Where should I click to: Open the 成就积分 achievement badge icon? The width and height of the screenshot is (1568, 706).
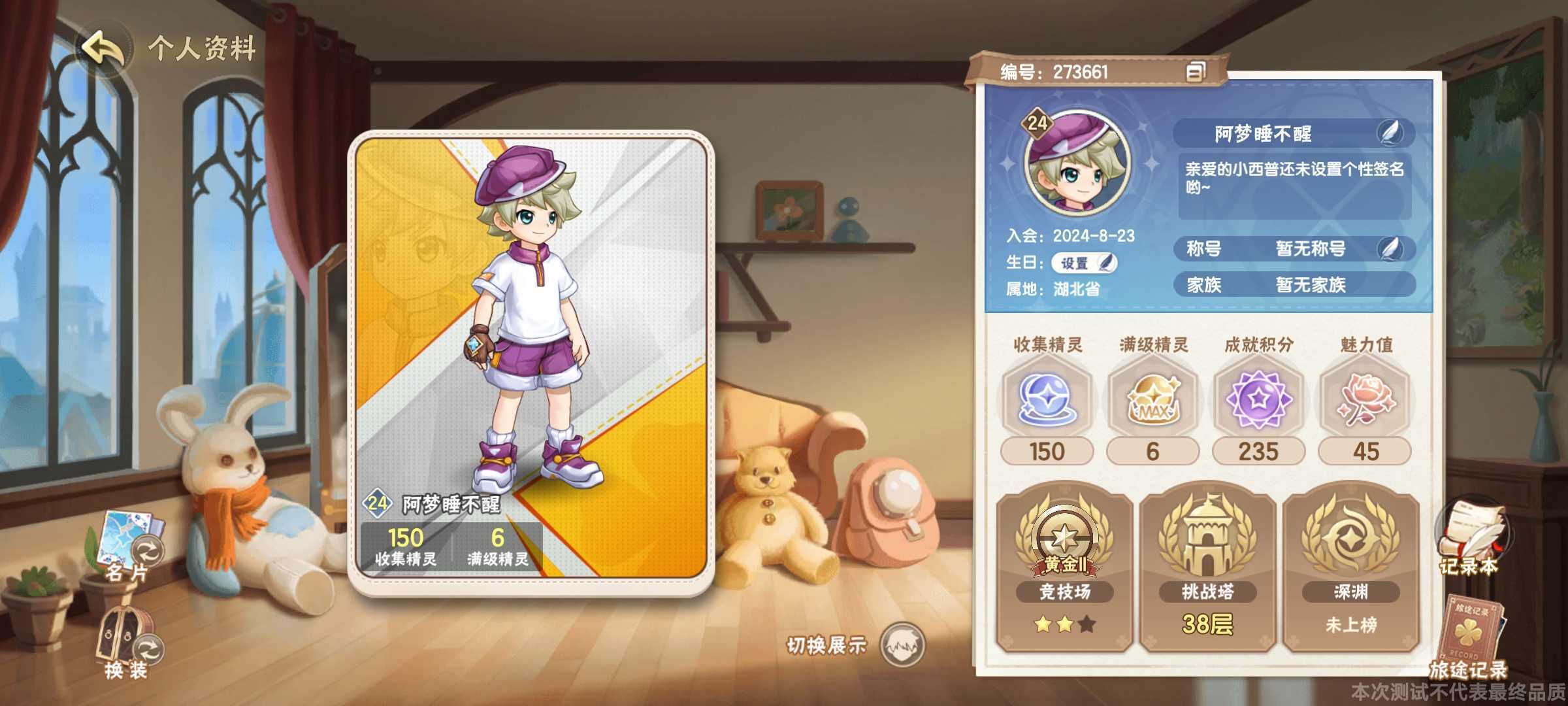click(1258, 400)
